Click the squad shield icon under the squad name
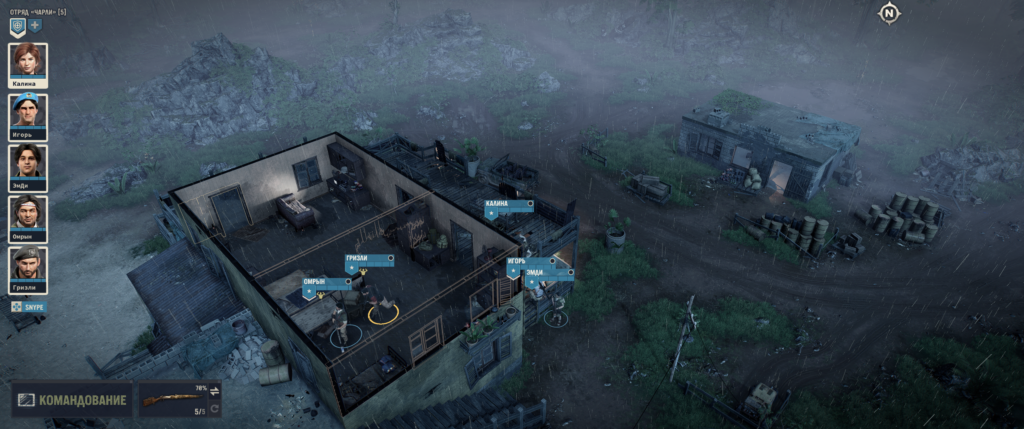Viewport: 1024px width, 429px height. 17,25
